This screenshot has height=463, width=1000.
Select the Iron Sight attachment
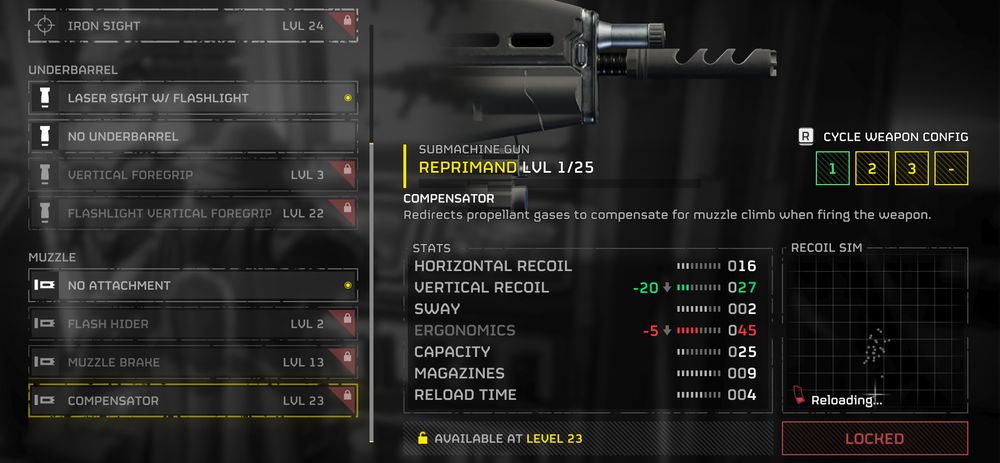click(x=192, y=25)
